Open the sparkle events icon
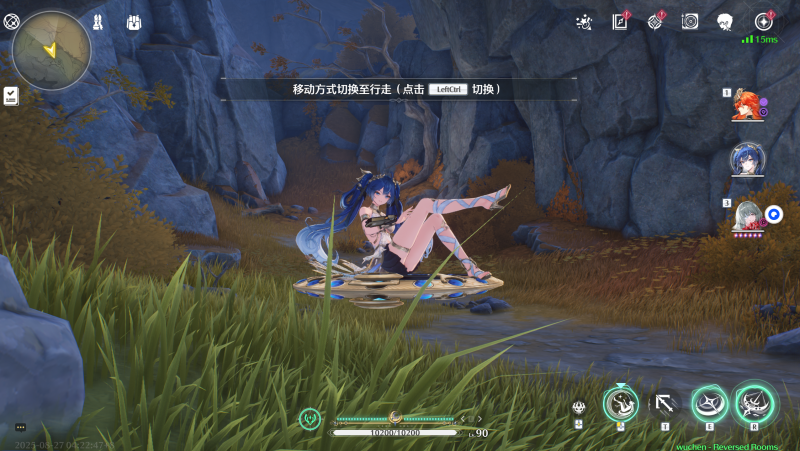 [x=585, y=21]
